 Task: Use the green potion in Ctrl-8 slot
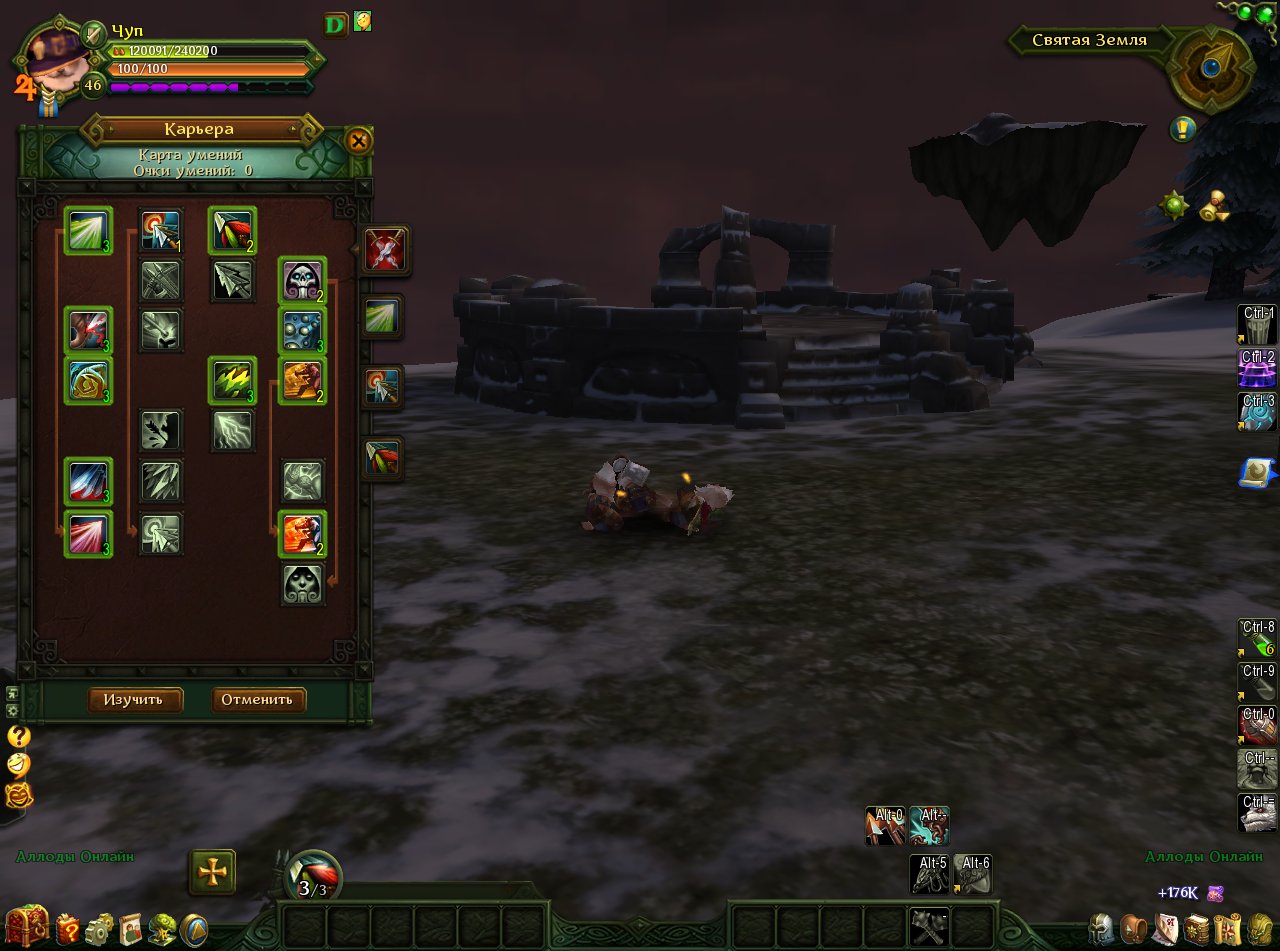(x=1257, y=639)
